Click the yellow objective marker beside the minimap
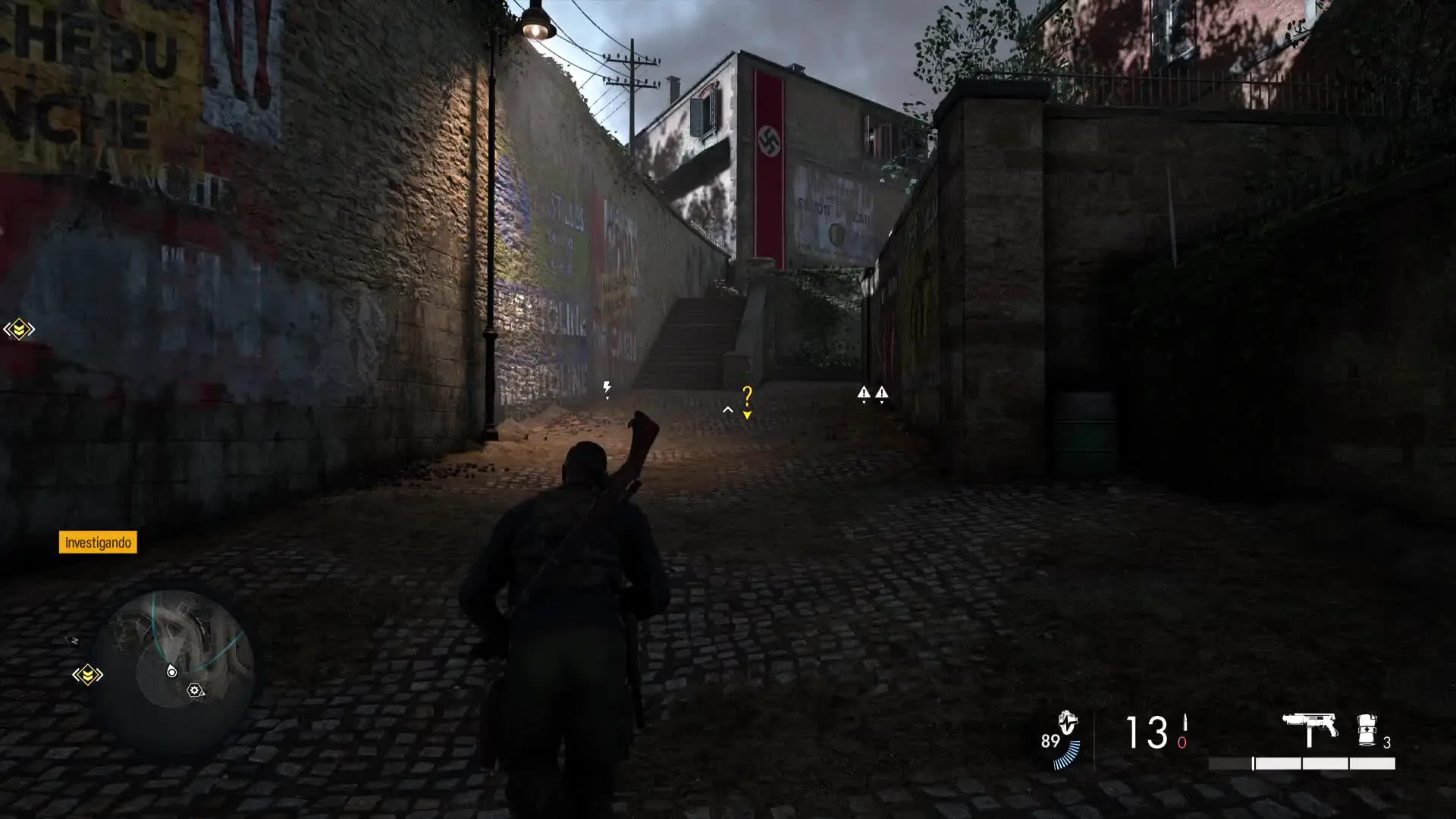The image size is (1456, 819). tap(87, 675)
